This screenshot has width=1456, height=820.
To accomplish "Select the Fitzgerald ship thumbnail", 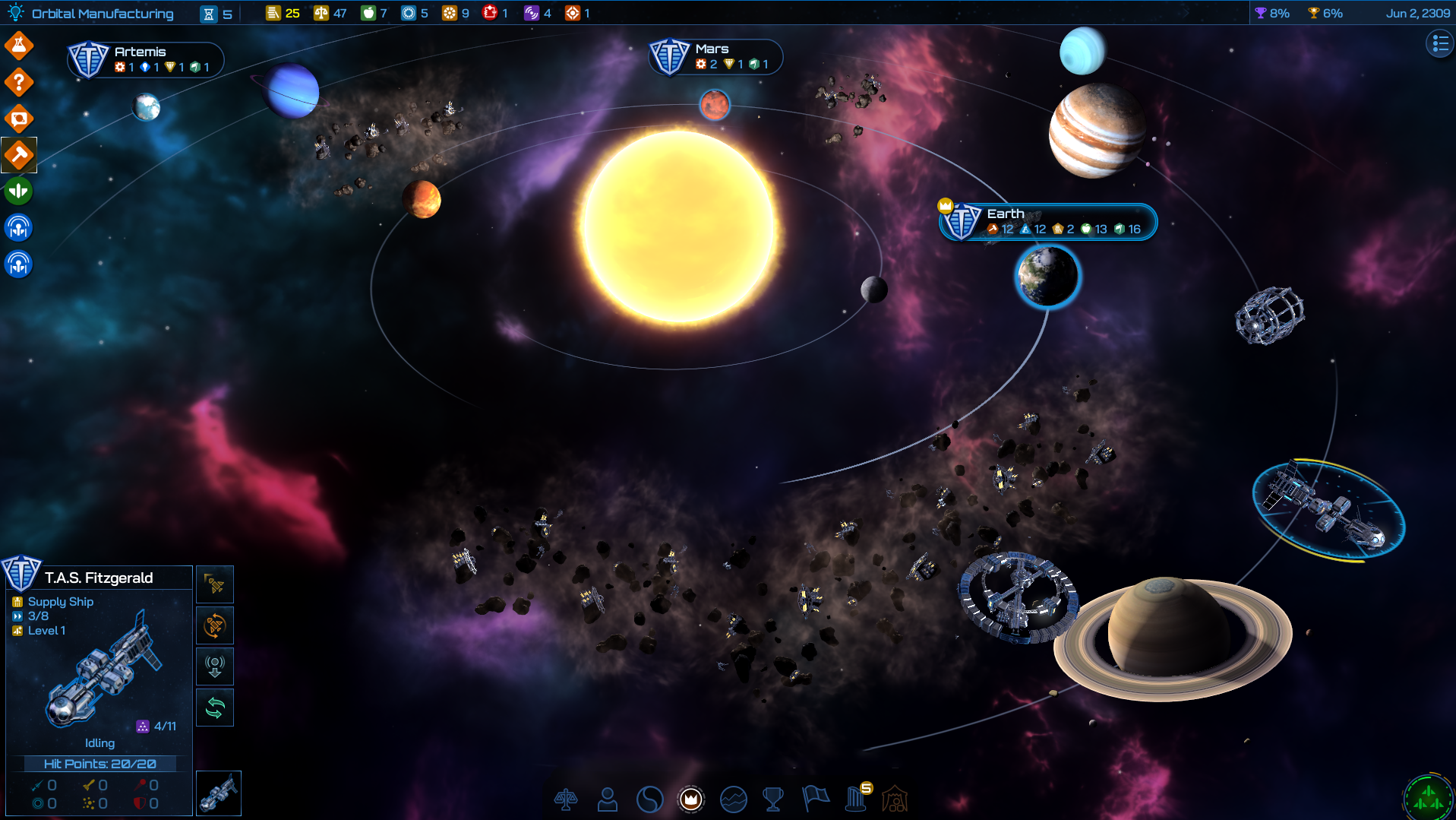I will 219,793.
